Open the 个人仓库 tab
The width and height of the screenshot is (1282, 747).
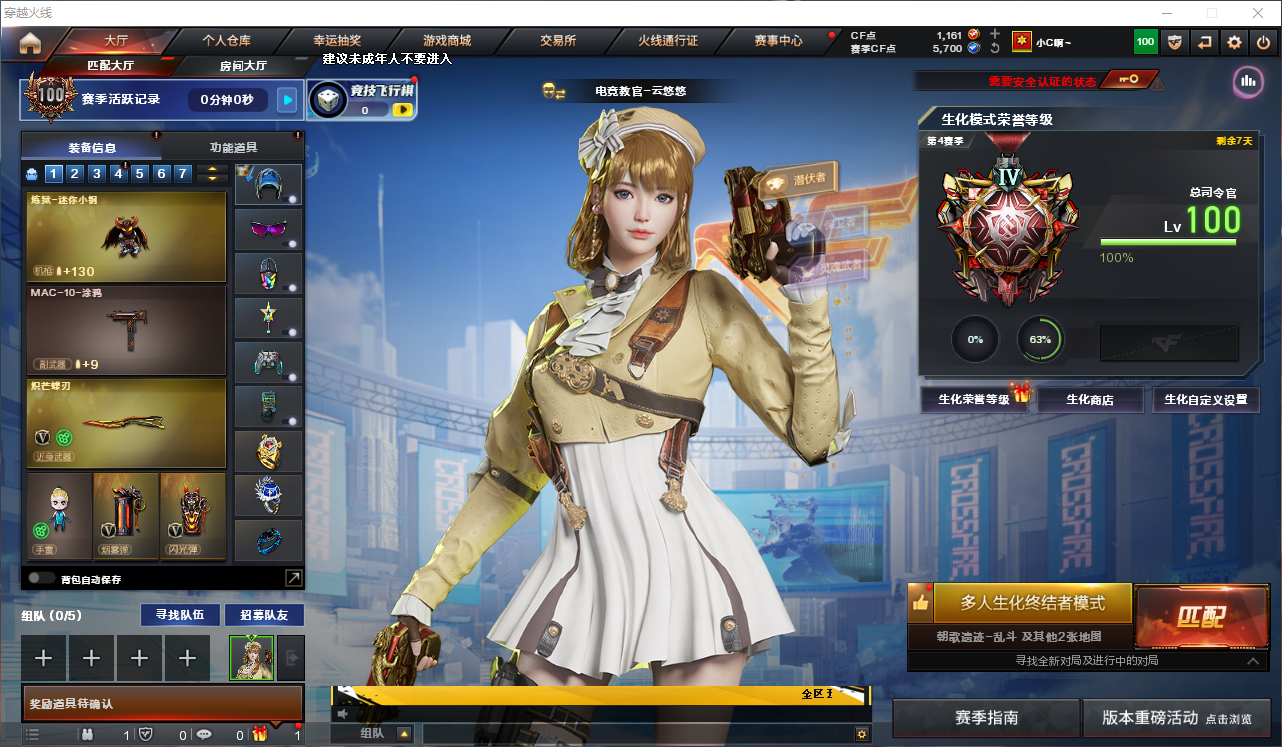pos(225,41)
